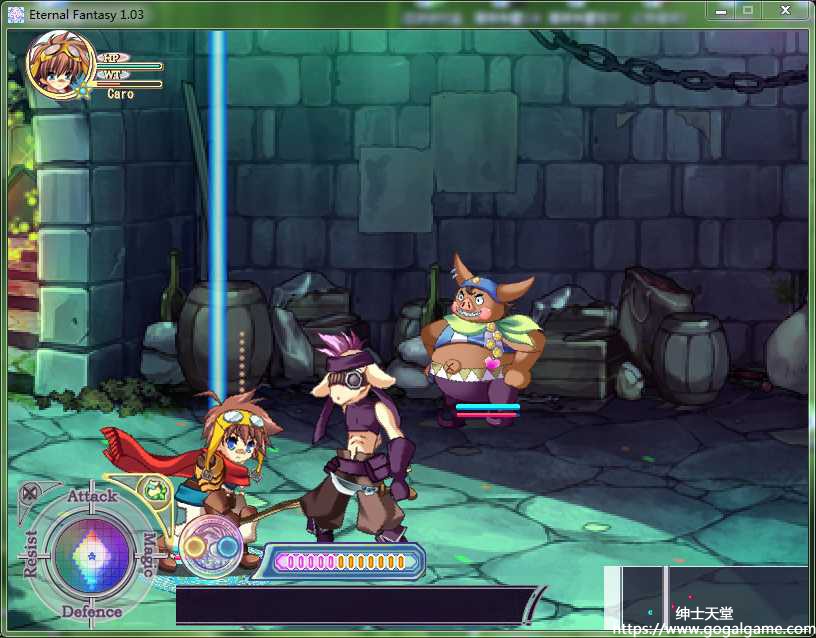Select the green frog item icon
This screenshot has height=638, width=816.
[x=154, y=491]
